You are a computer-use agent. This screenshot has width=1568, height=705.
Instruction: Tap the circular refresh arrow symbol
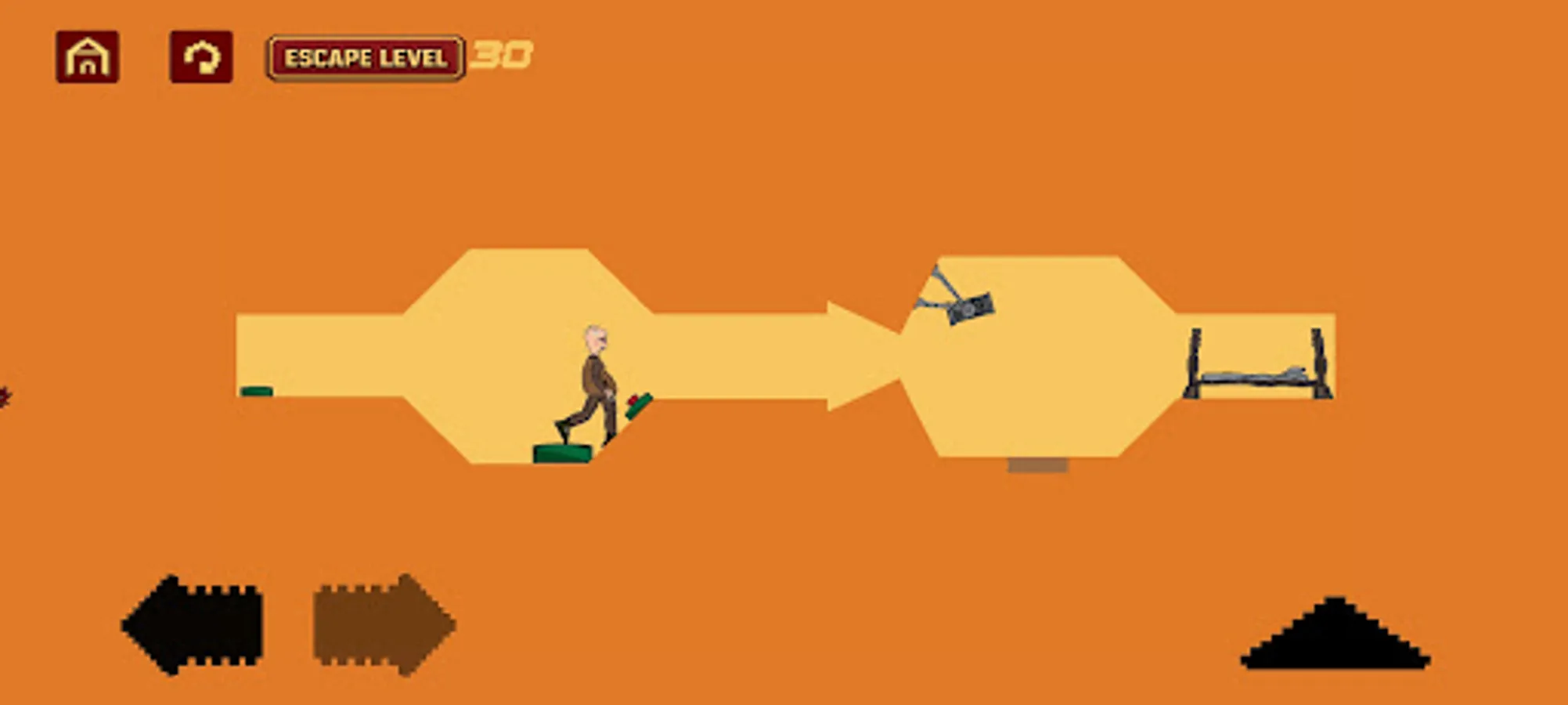click(200, 57)
